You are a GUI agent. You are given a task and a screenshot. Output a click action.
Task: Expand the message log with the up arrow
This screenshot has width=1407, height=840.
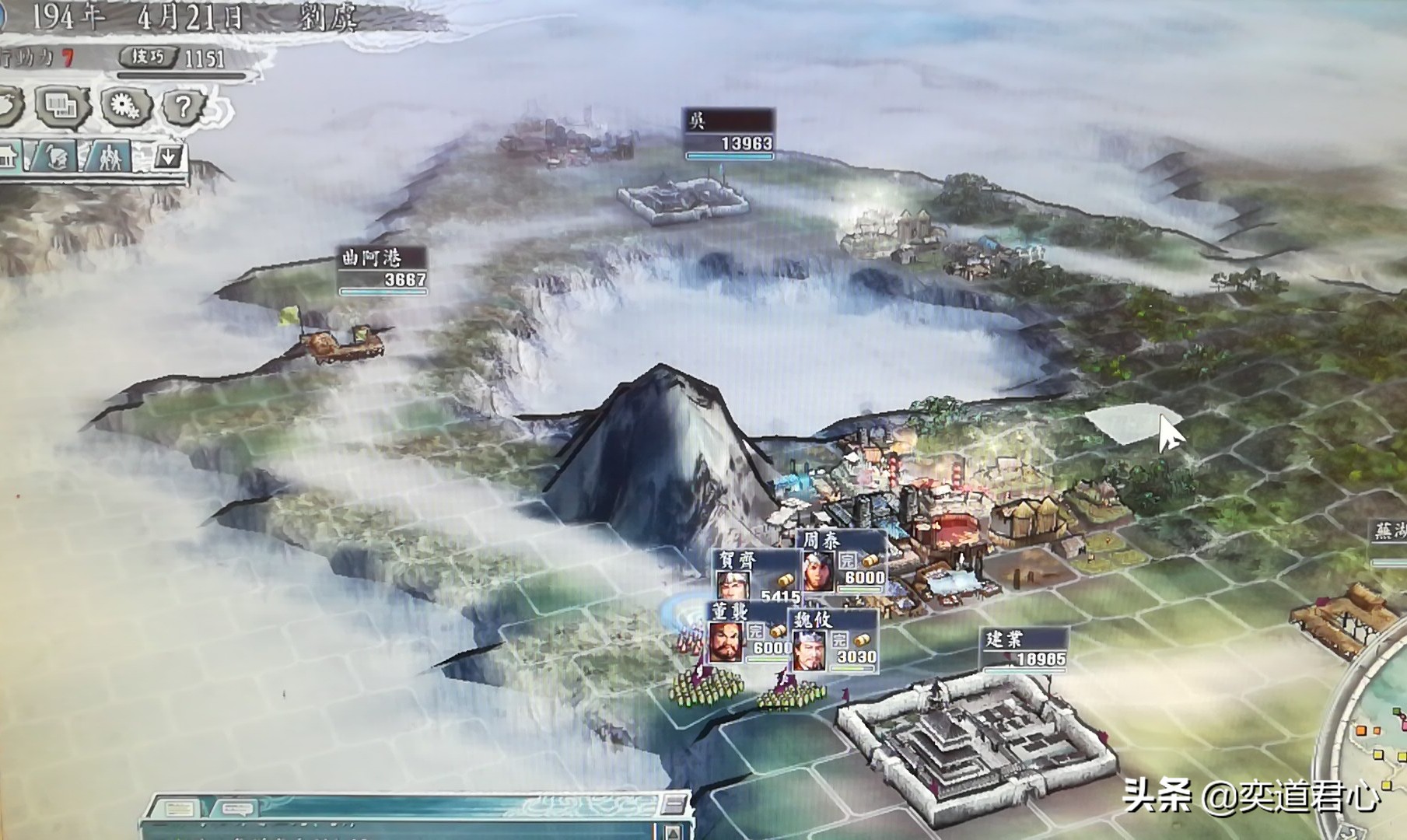coord(674,834)
